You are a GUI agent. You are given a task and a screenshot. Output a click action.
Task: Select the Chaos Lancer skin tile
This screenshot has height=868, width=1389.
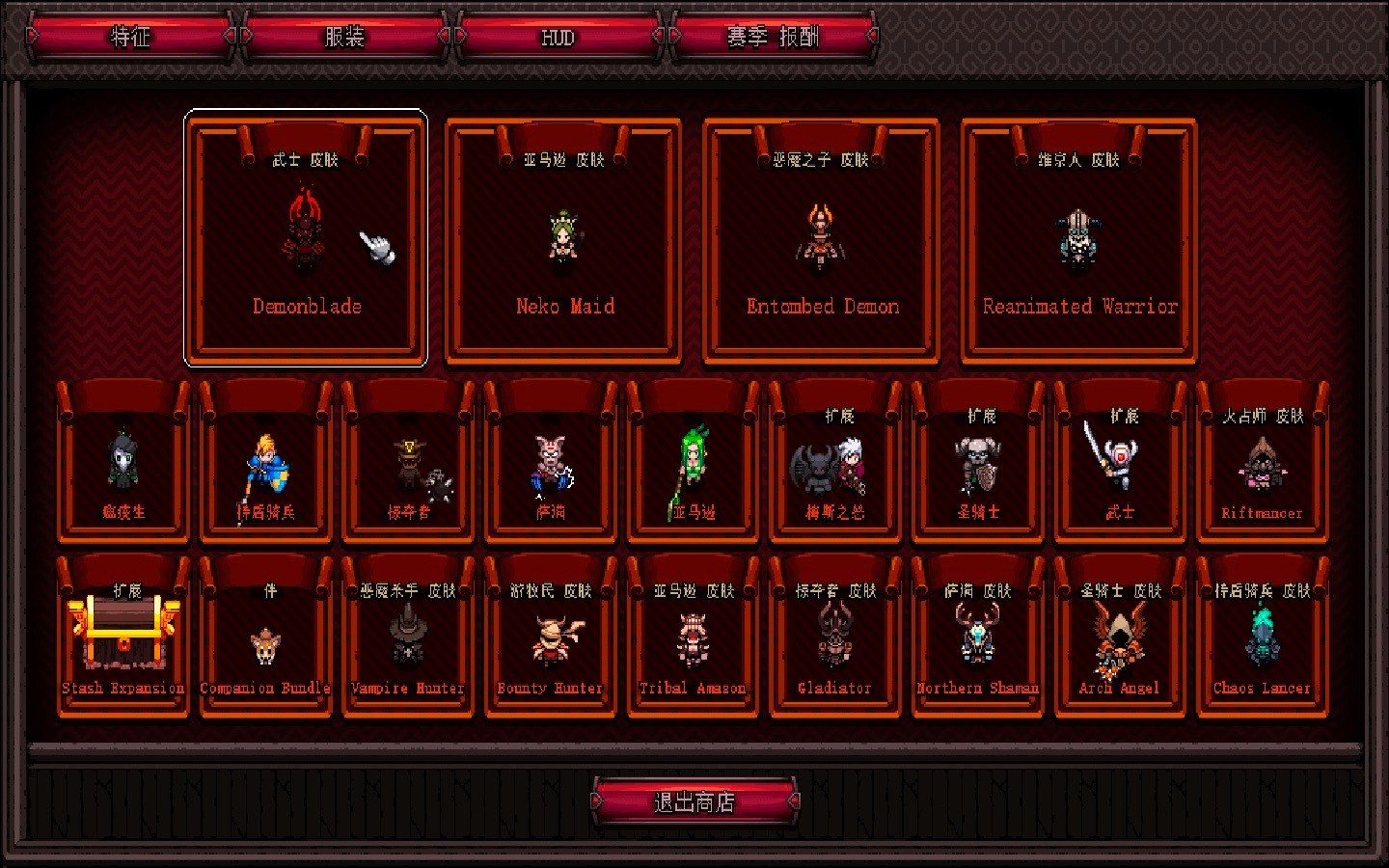(1262, 637)
